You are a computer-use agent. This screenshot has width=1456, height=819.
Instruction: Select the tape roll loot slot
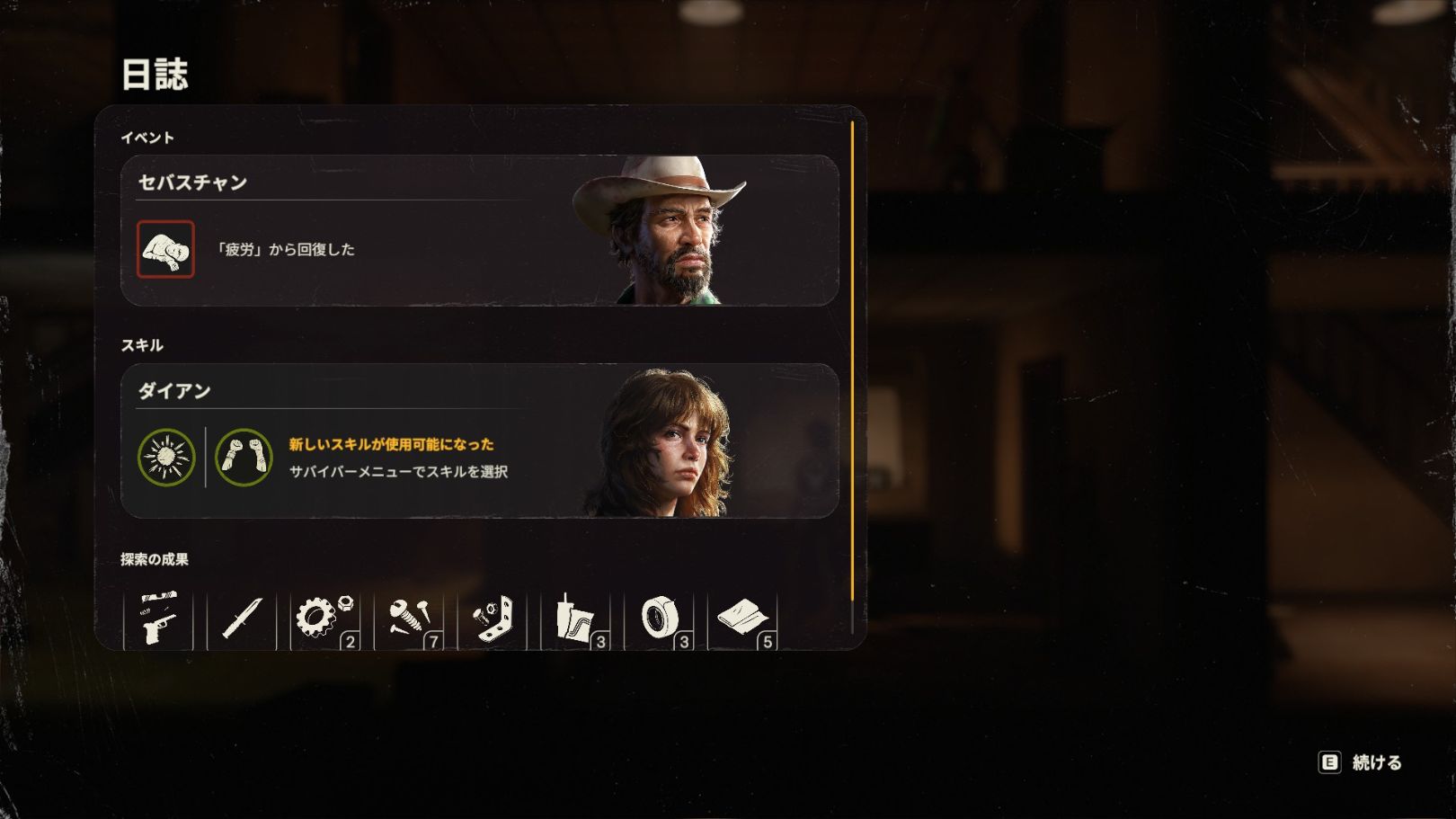tap(660, 619)
